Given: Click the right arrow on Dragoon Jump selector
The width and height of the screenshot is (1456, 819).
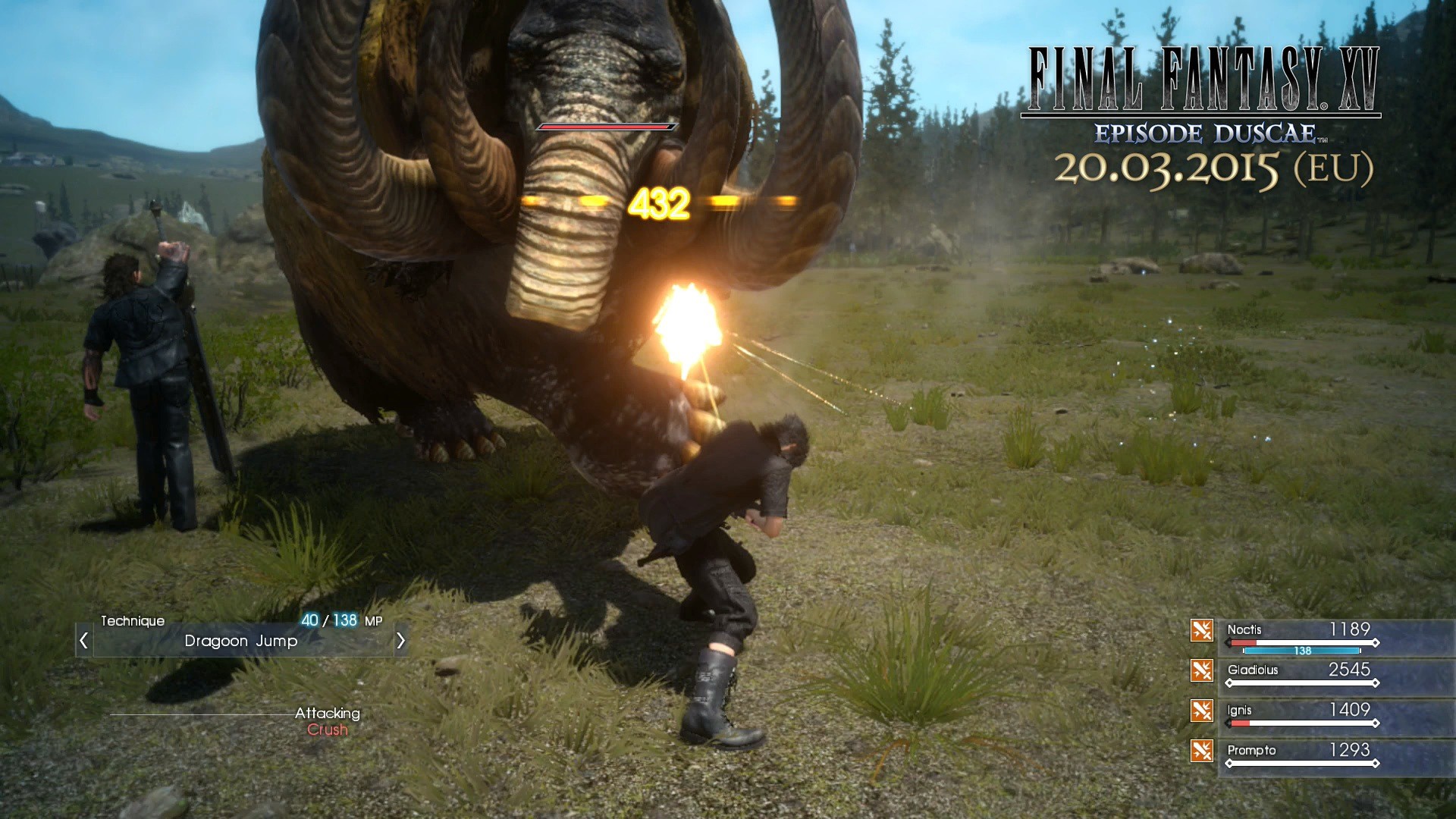Looking at the screenshot, I should (402, 641).
